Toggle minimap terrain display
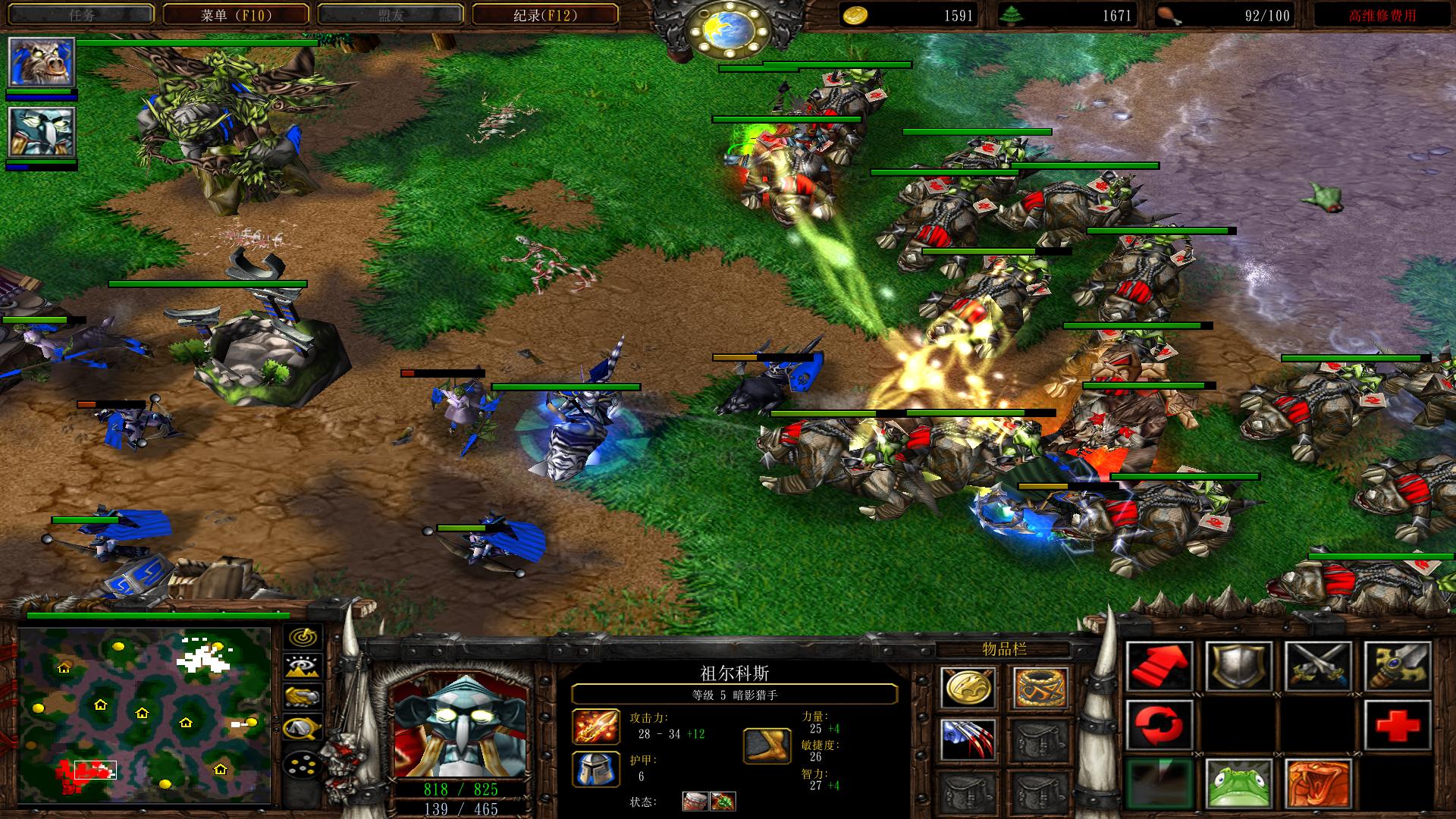 303,667
